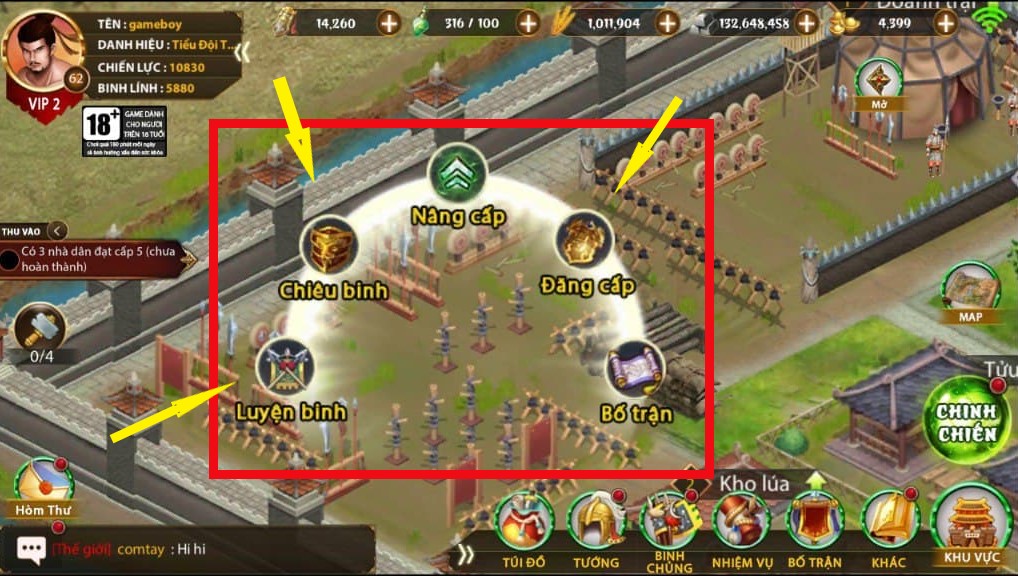Start Chinh Chiến campaign
Screen dimensions: 1018x576
[966, 417]
